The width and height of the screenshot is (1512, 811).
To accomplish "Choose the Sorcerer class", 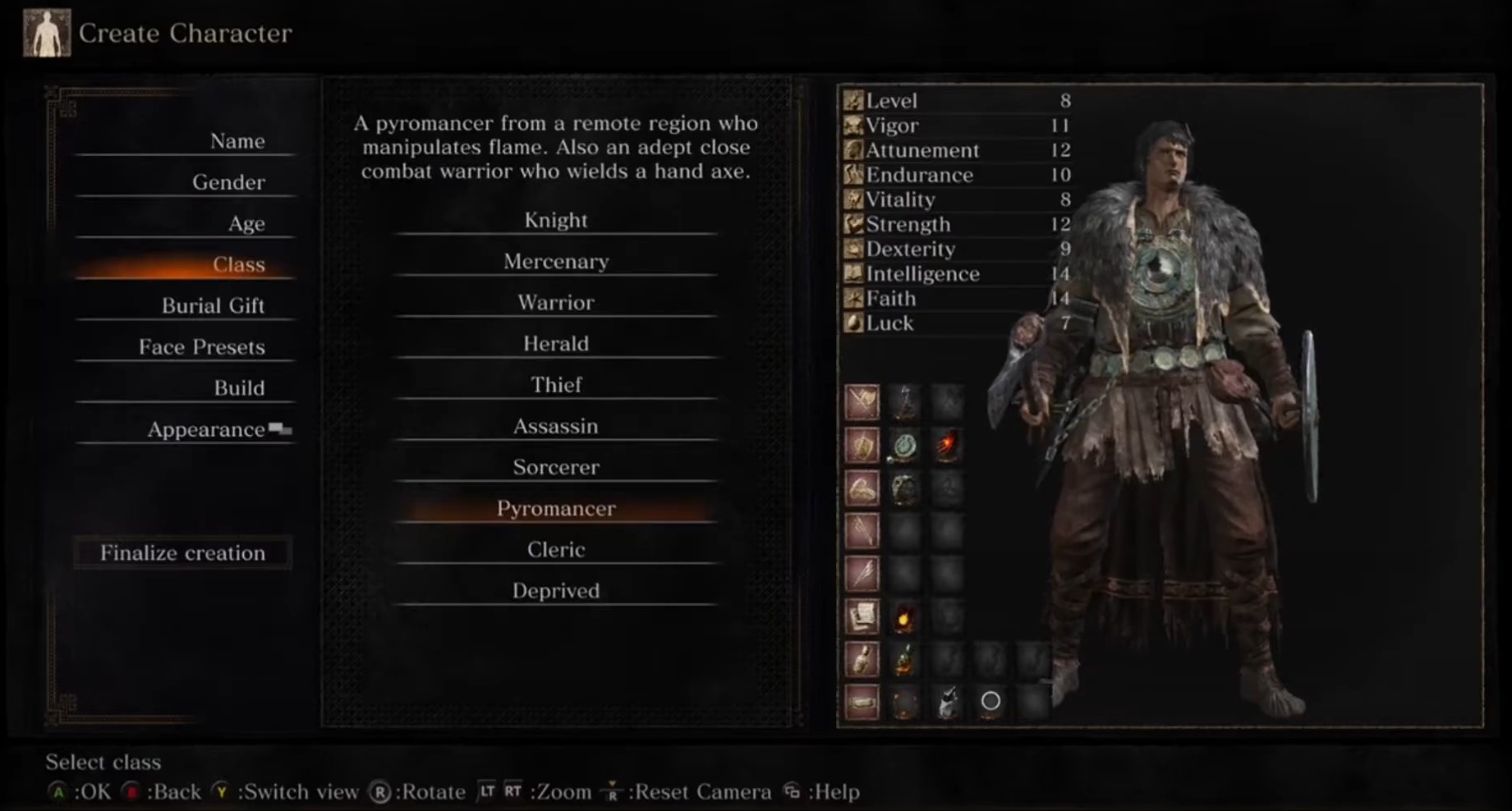I will pos(556,467).
